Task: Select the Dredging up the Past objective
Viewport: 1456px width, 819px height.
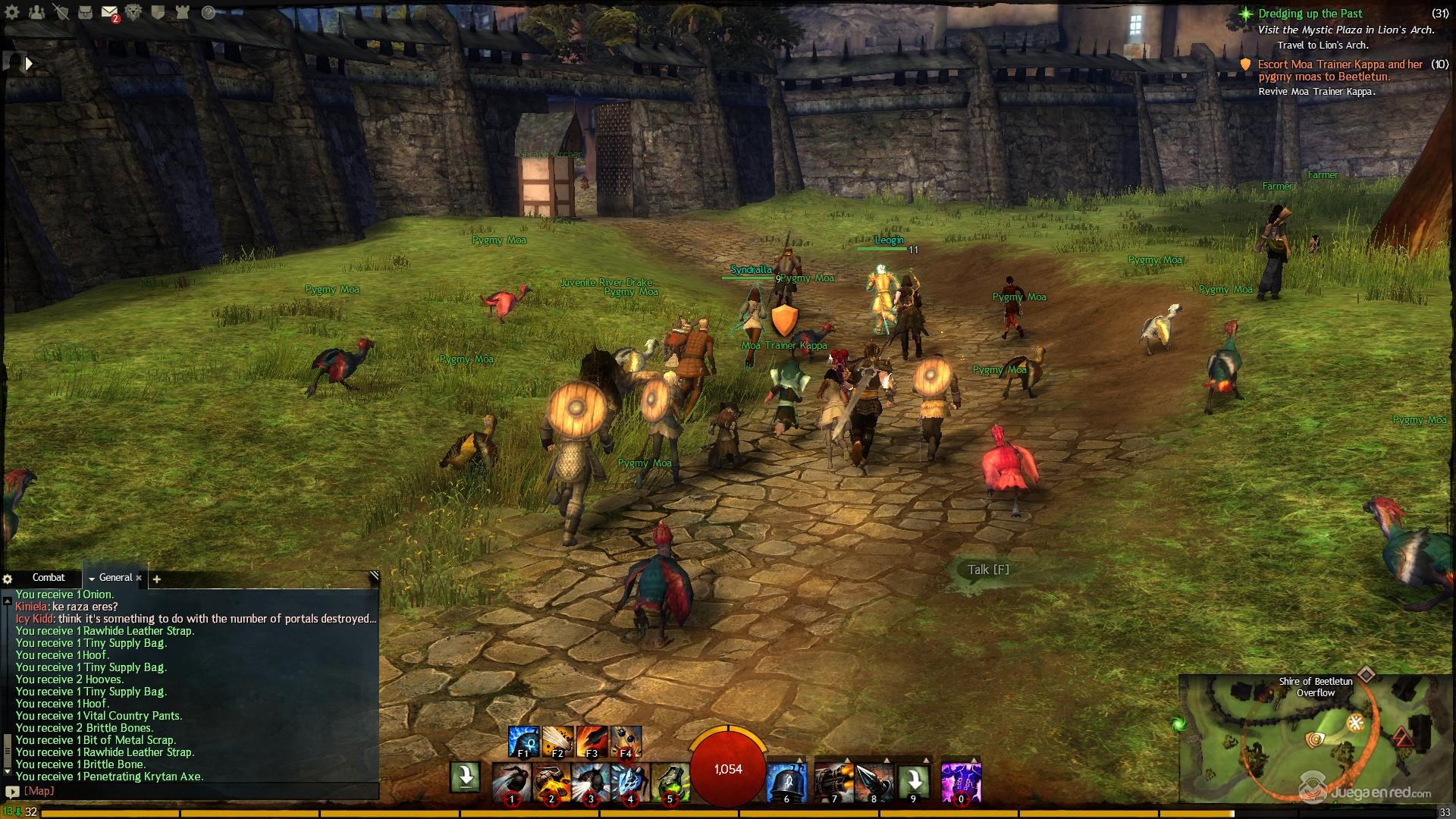Action: [1310, 14]
